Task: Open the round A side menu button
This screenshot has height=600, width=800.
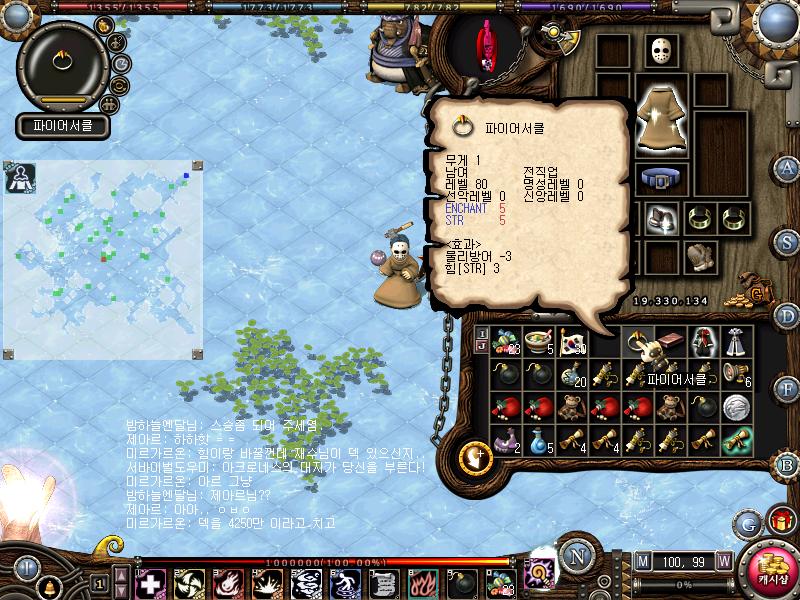Action: point(787,167)
